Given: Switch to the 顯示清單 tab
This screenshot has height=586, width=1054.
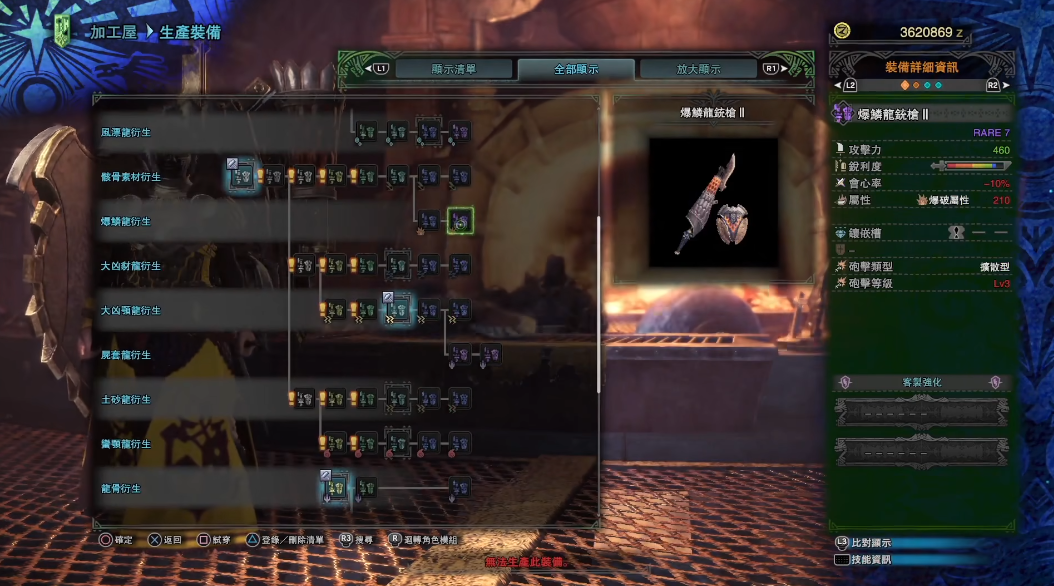Looking at the screenshot, I should pyautogui.click(x=453, y=69).
